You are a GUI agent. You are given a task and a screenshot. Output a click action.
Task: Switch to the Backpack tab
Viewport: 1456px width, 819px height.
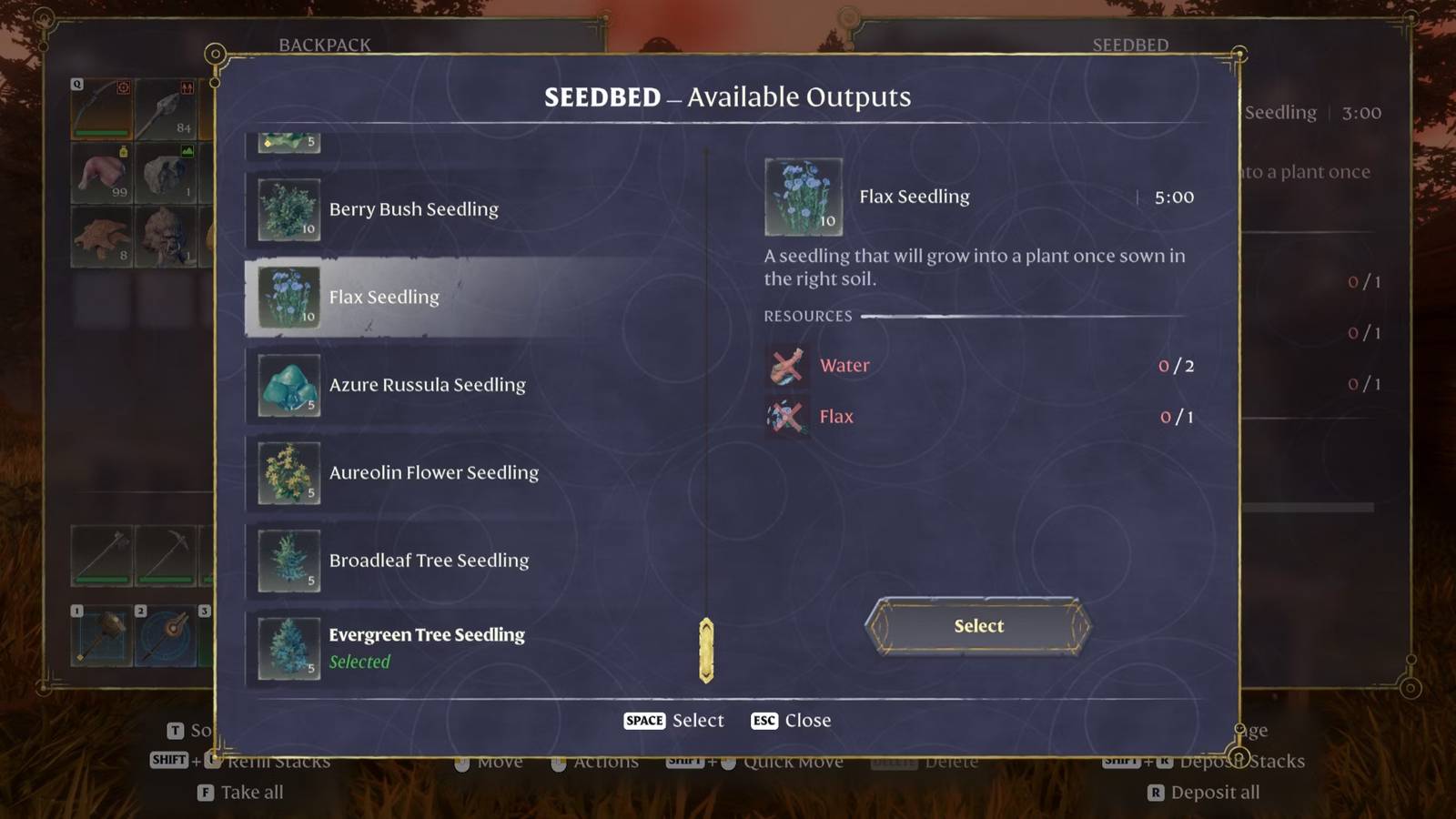(324, 44)
